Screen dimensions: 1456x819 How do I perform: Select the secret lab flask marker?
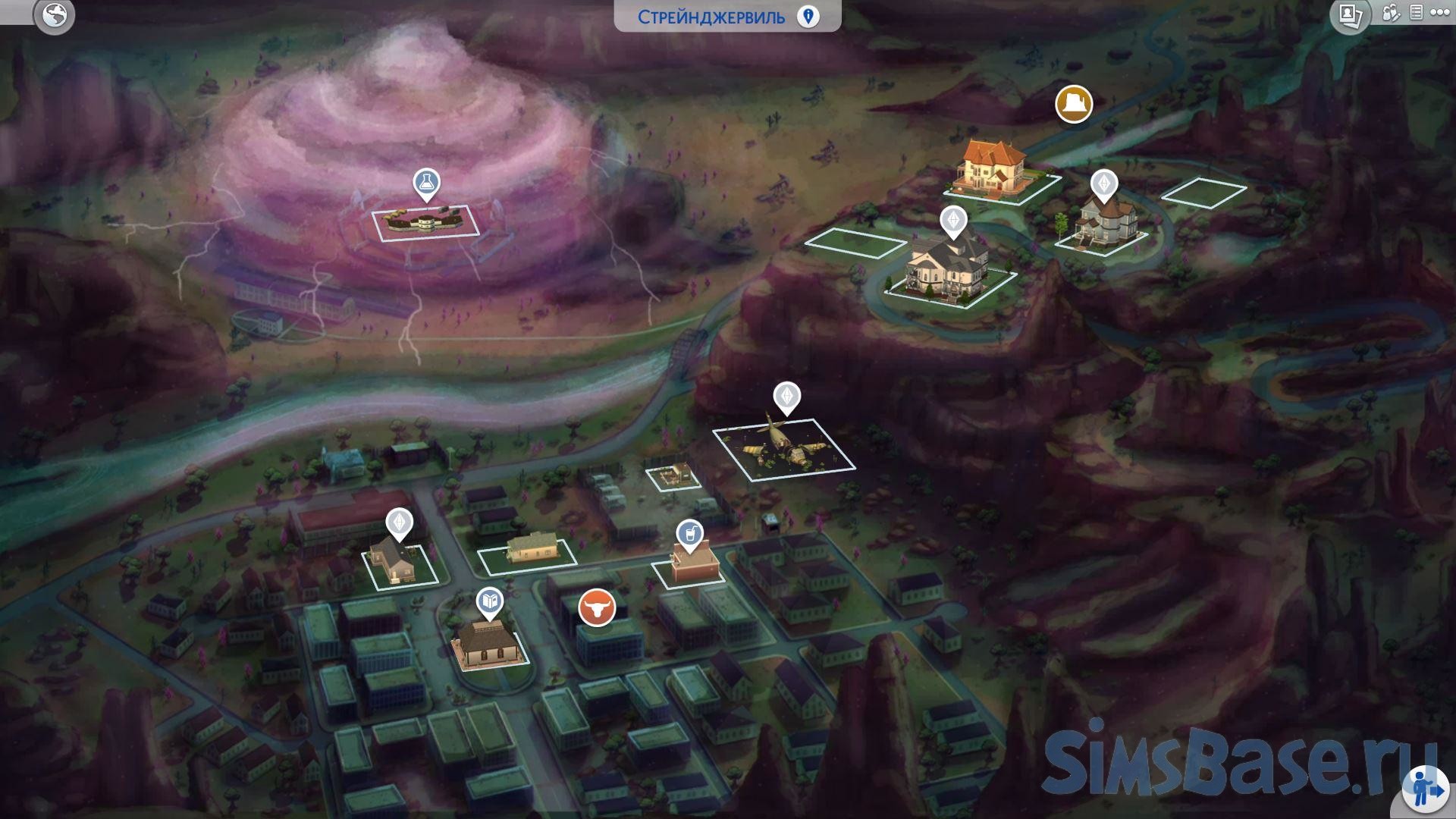(x=426, y=184)
